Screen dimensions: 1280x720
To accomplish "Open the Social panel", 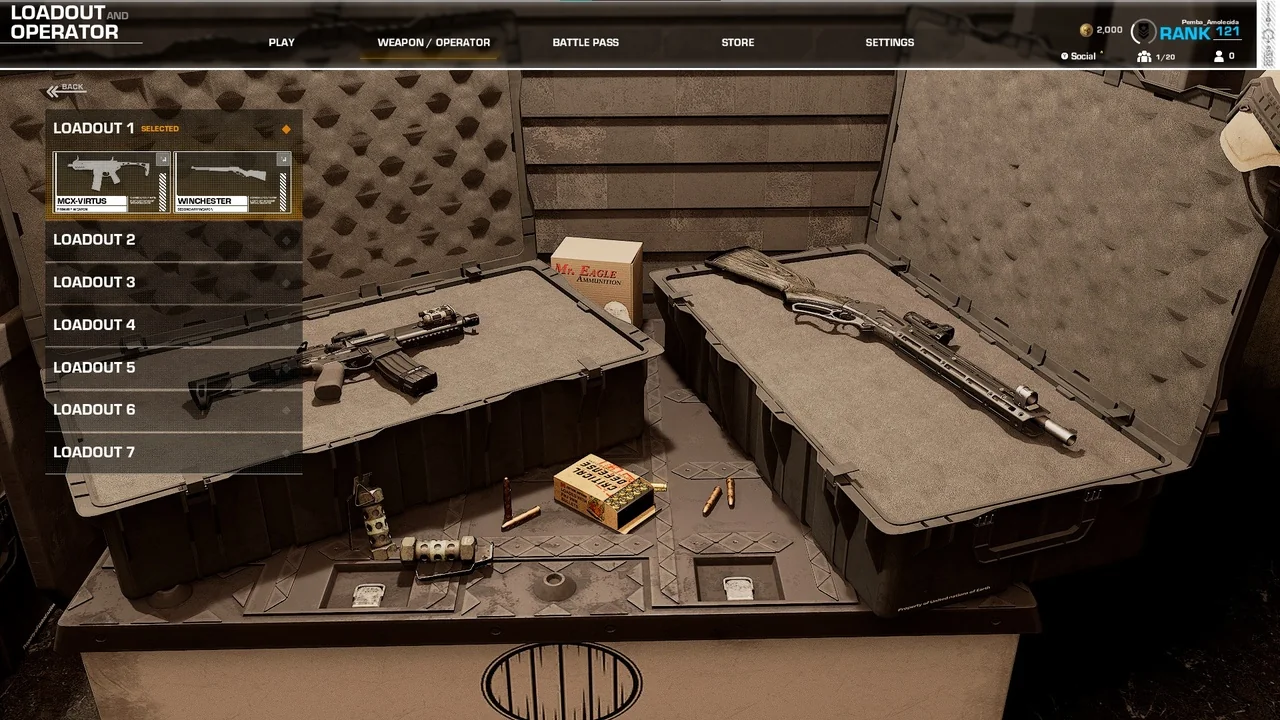I will (x=1082, y=57).
